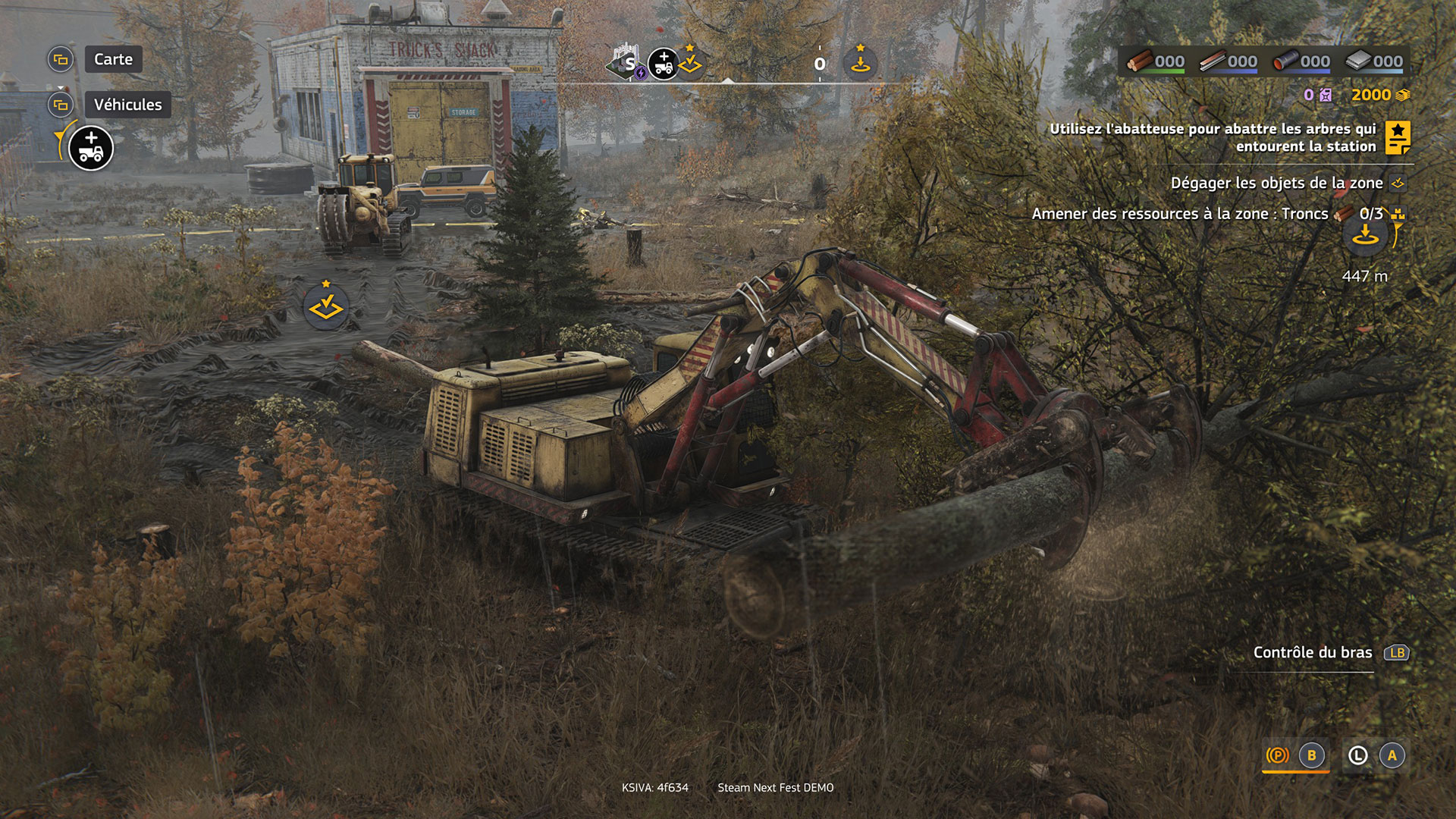Open the Carte map button

[113, 59]
